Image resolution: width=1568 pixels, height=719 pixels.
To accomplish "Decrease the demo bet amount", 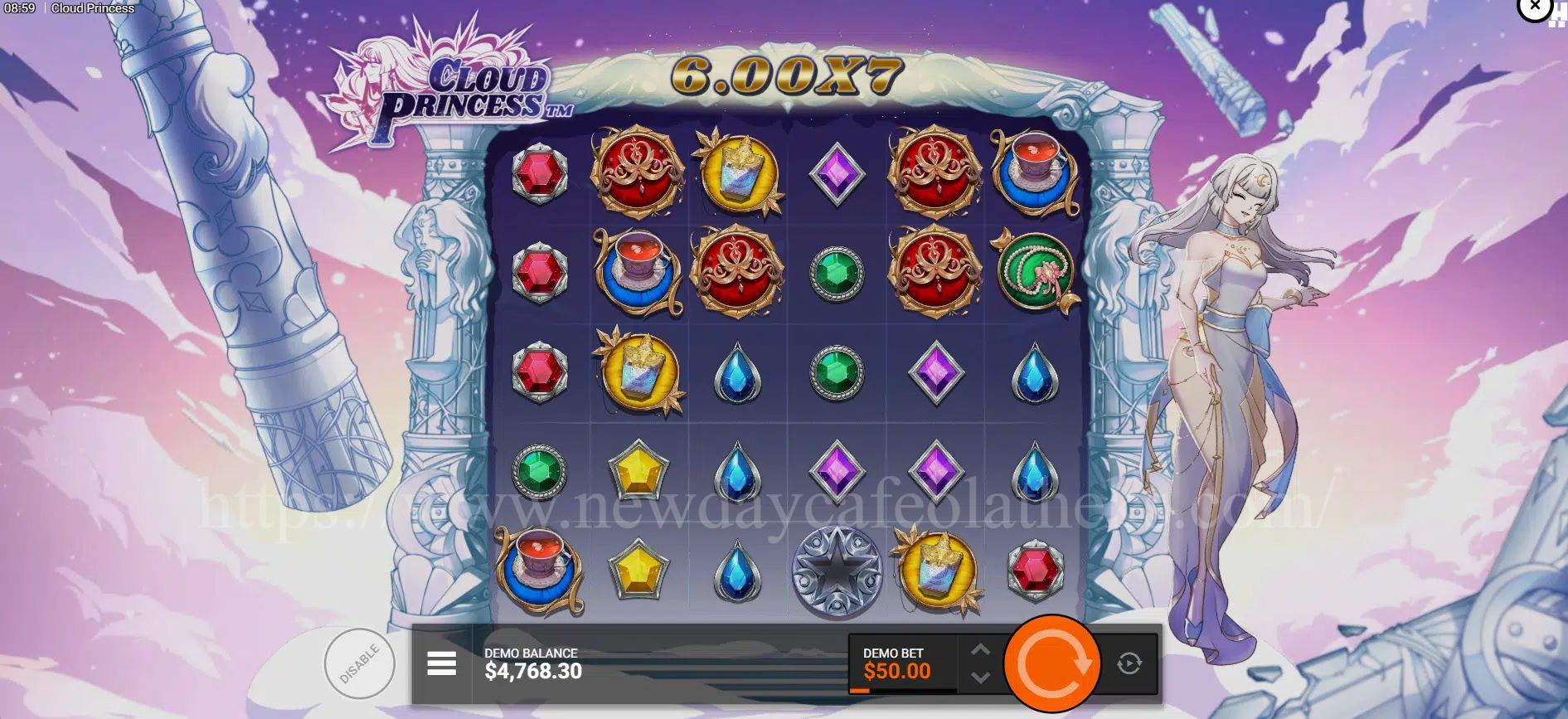I will pyautogui.click(x=980, y=678).
